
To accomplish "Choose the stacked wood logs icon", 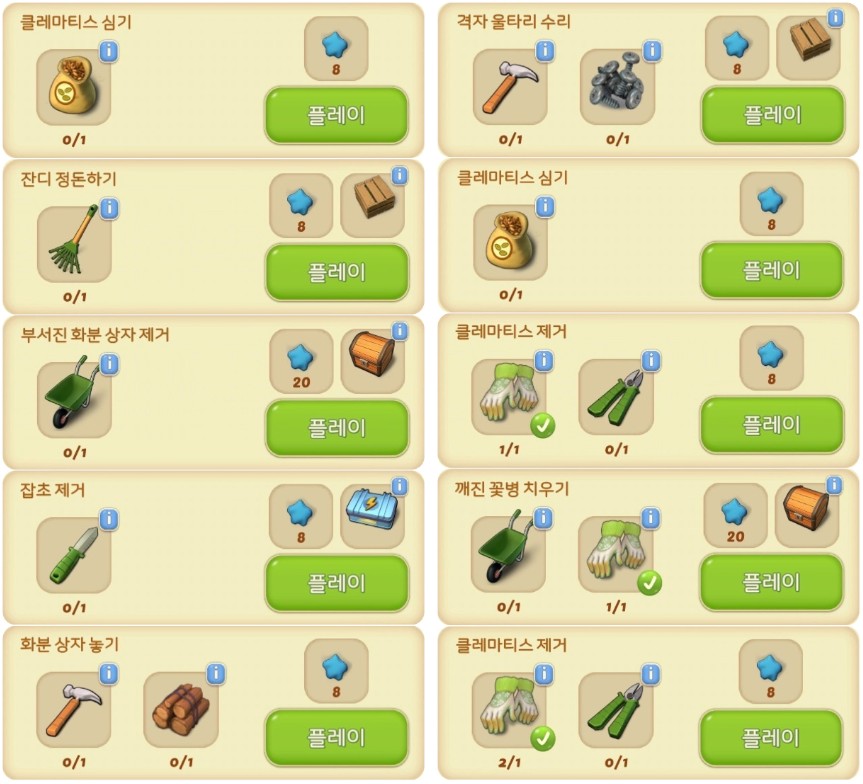I will [180, 710].
